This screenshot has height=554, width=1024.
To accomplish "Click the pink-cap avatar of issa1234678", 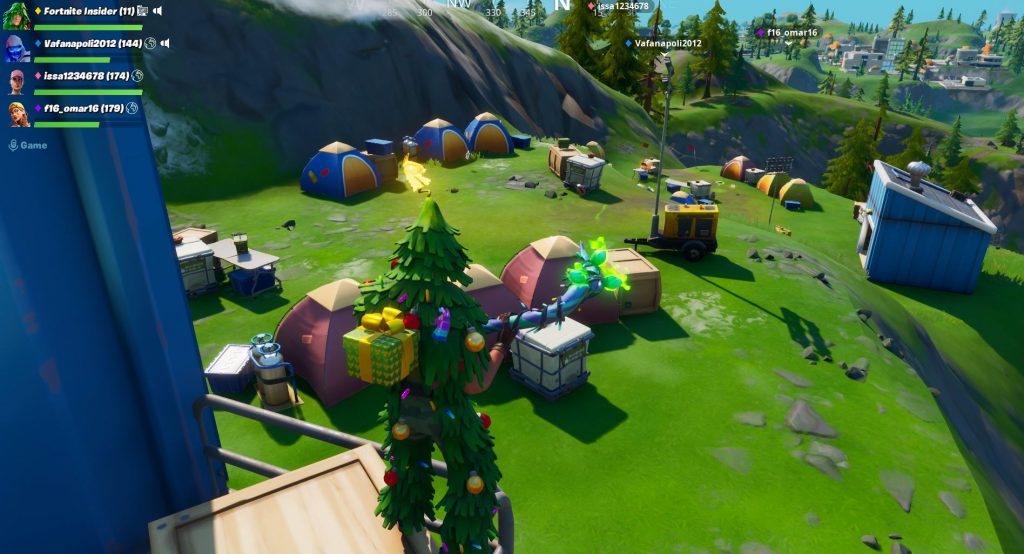I will pyautogui.click(x=17, y=81).
